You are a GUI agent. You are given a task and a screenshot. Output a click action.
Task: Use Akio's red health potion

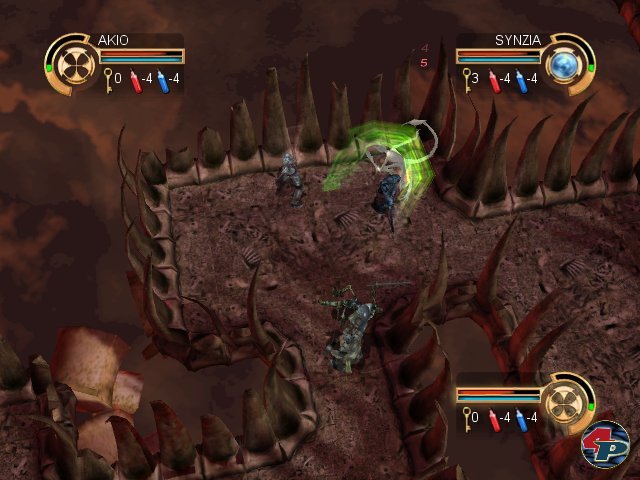(137, 79)
